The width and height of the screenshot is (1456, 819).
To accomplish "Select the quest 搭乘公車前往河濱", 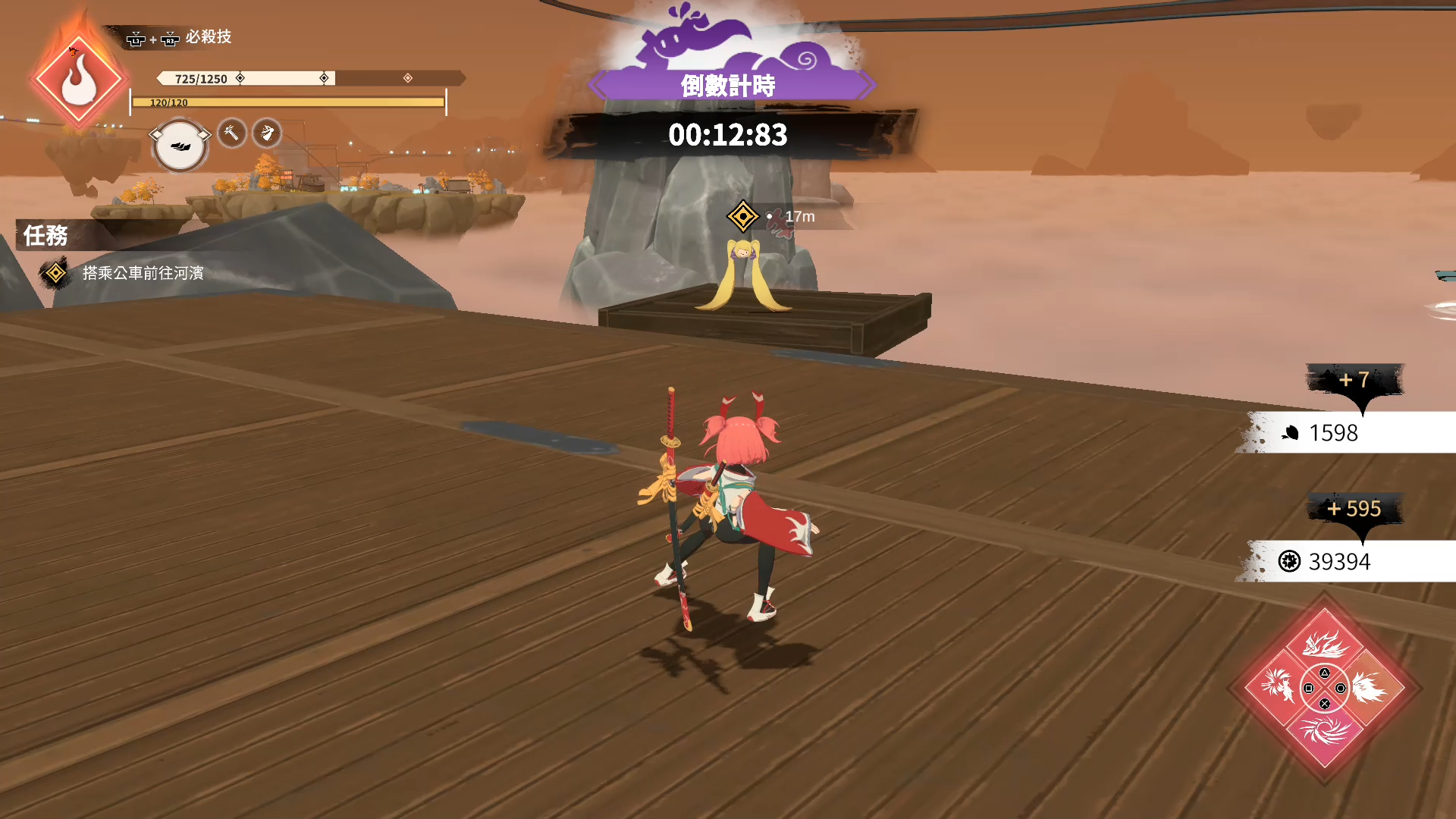I will [143, 273].
